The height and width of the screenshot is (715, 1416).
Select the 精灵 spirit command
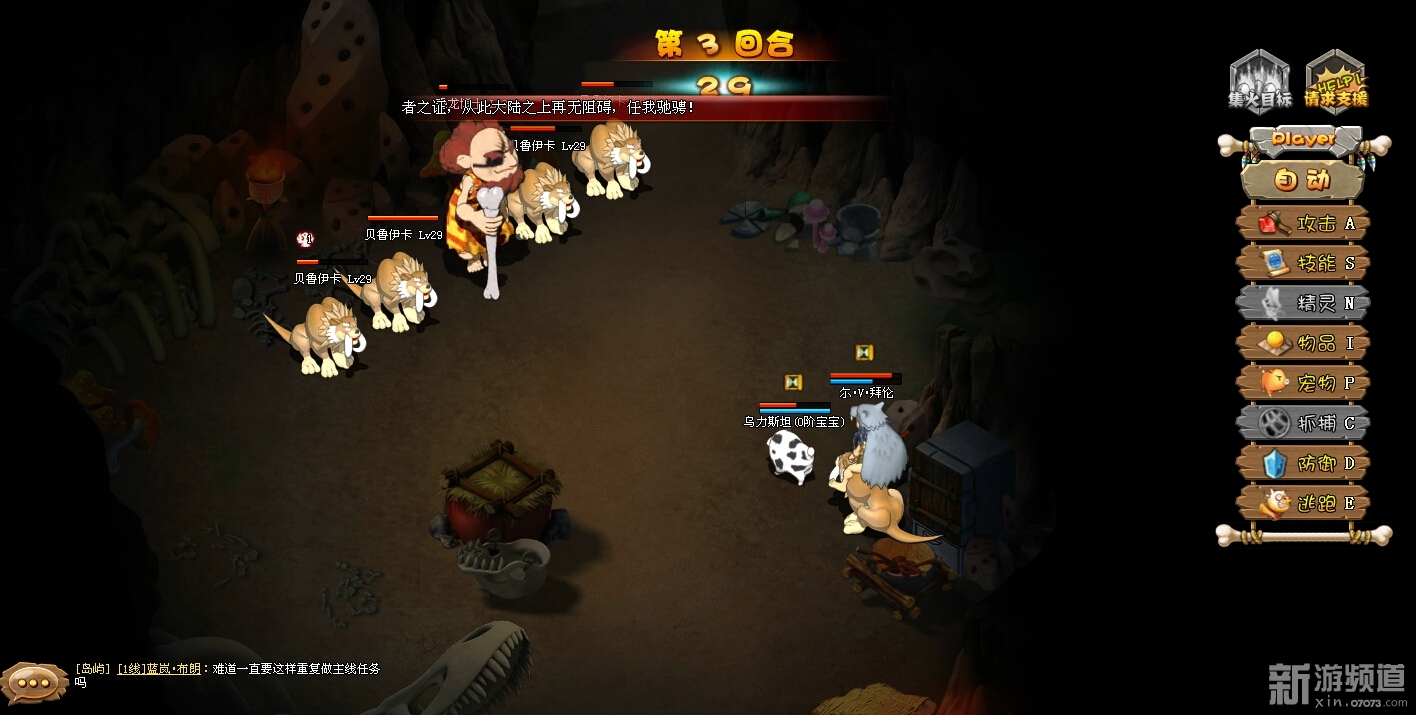(x=1304, y=303)
